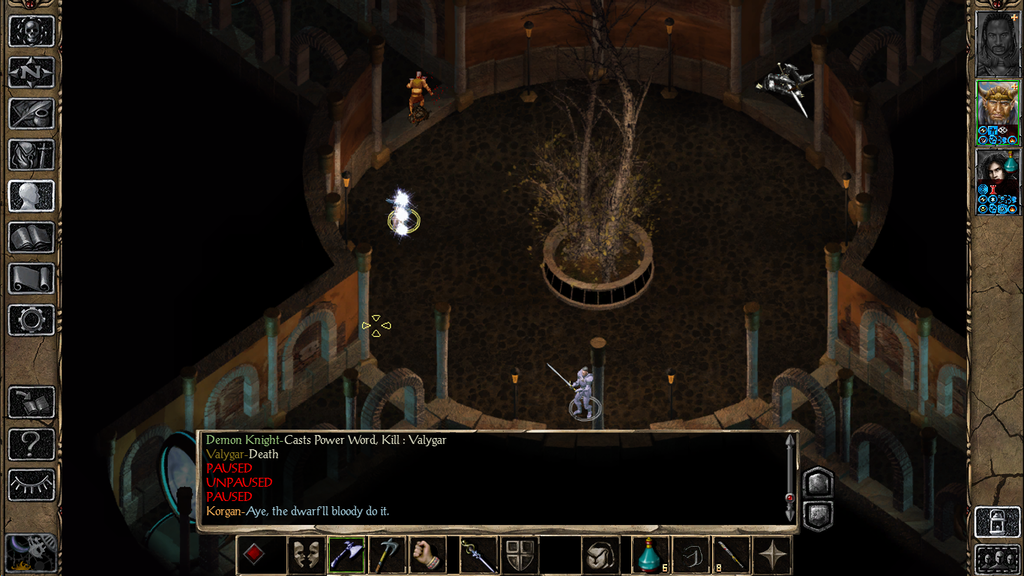Open the options gear menu
The image size is (1024, 576).
click(31, 319)
